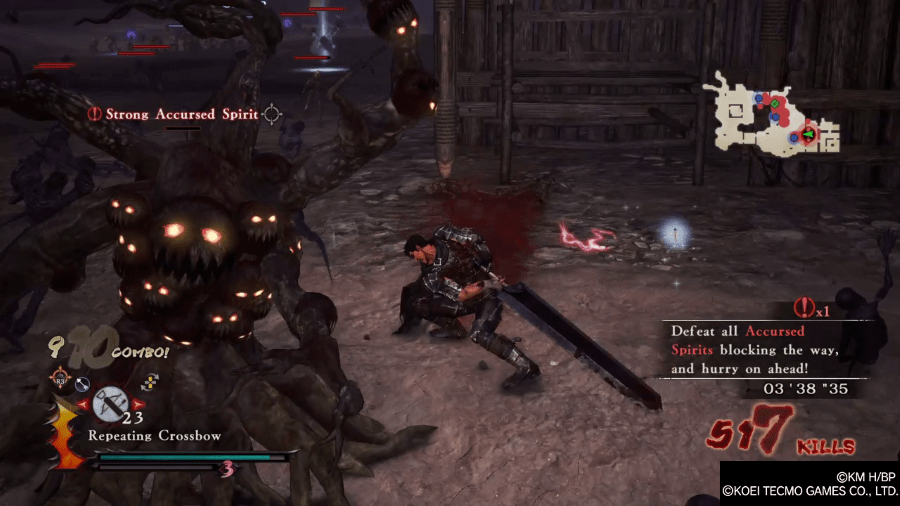
Task: Click the green diamond marker on minimap
Action: click(776, 103)
